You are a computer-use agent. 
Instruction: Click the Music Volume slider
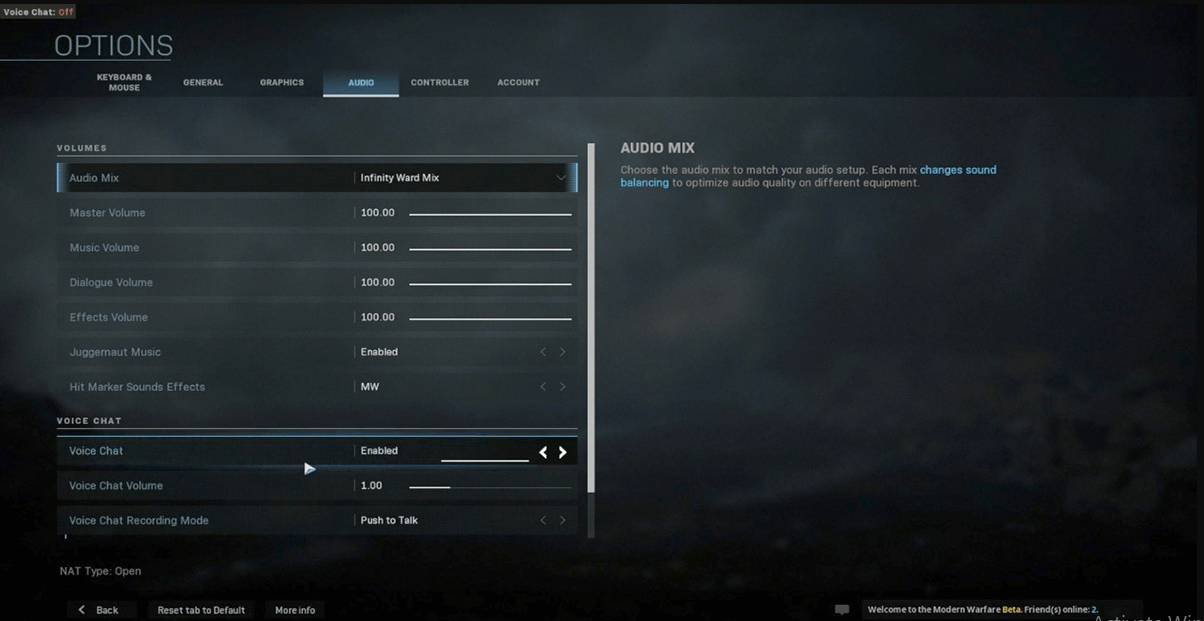pos(490,249)
